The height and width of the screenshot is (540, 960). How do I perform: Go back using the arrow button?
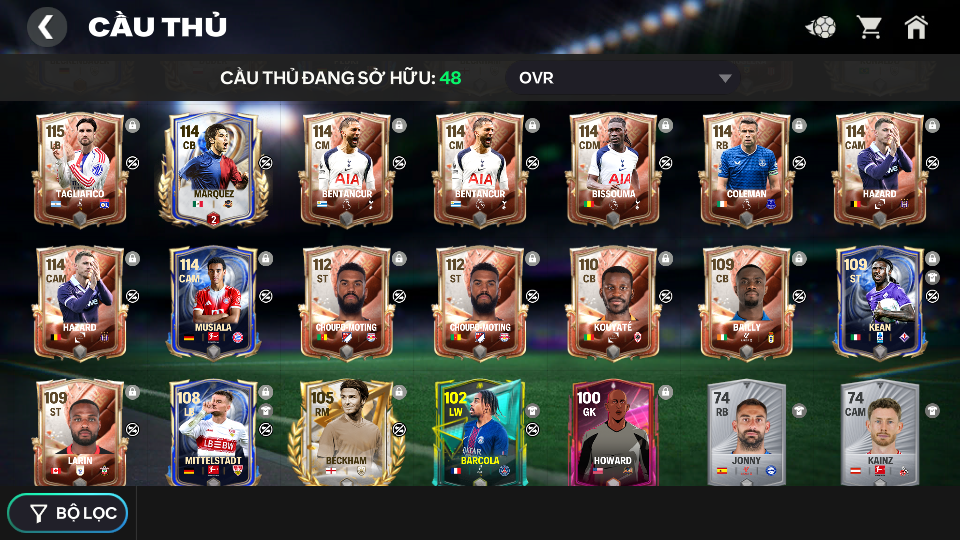point(46,27)
